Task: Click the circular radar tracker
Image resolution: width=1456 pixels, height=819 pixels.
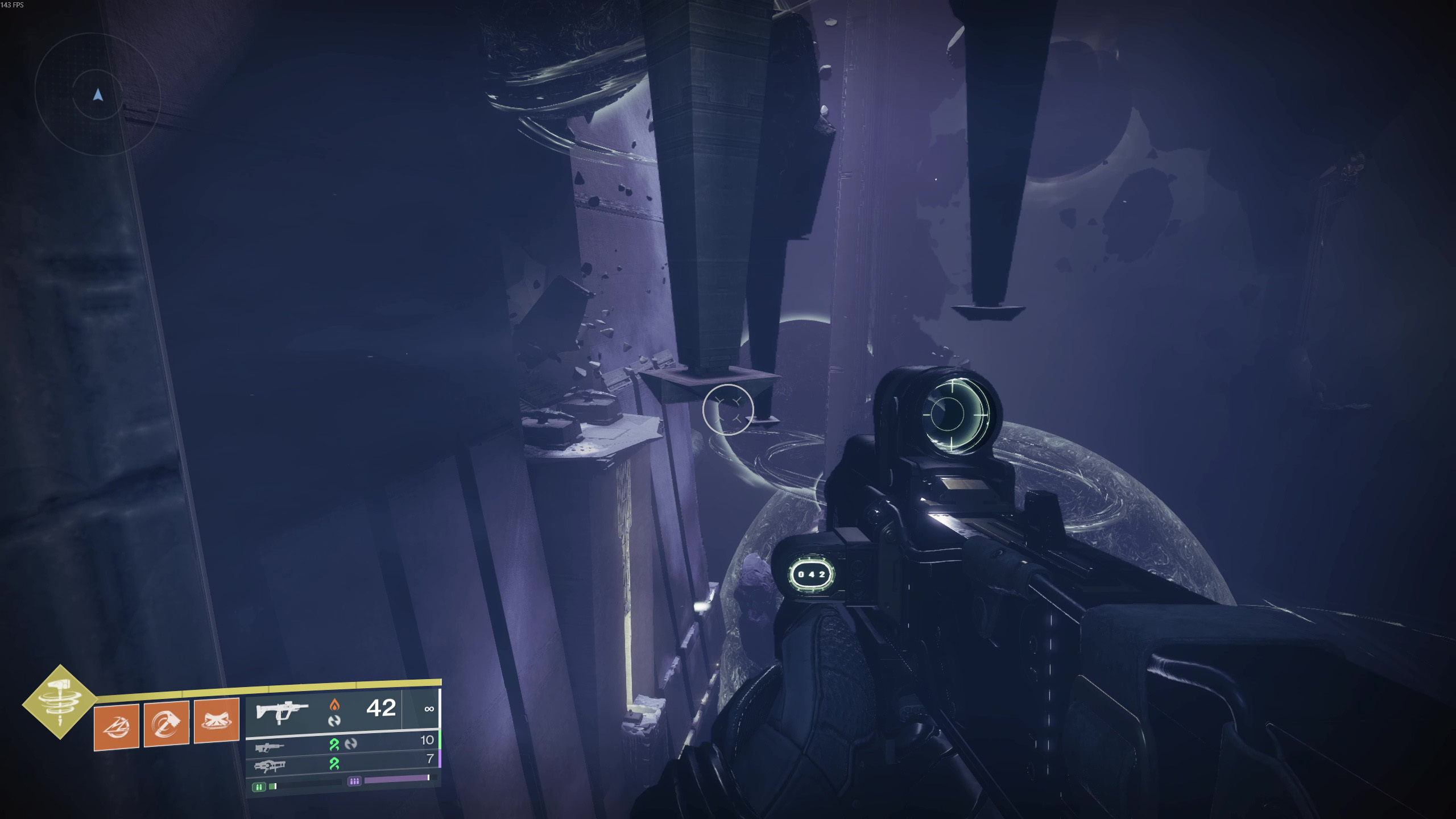Action: (98, 94)
